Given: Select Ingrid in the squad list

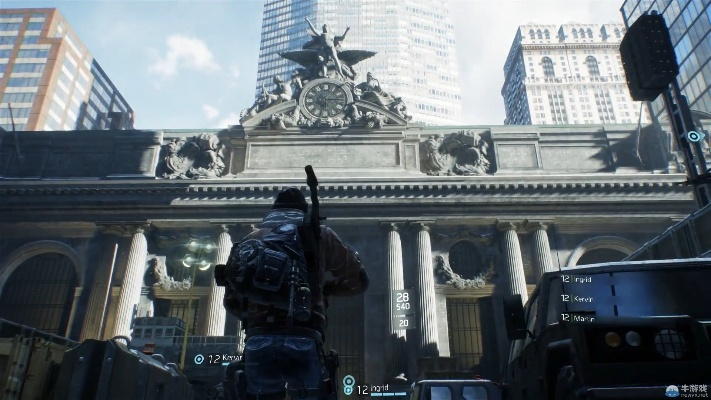Looking at the screenshot, I should tap(582, 278).
